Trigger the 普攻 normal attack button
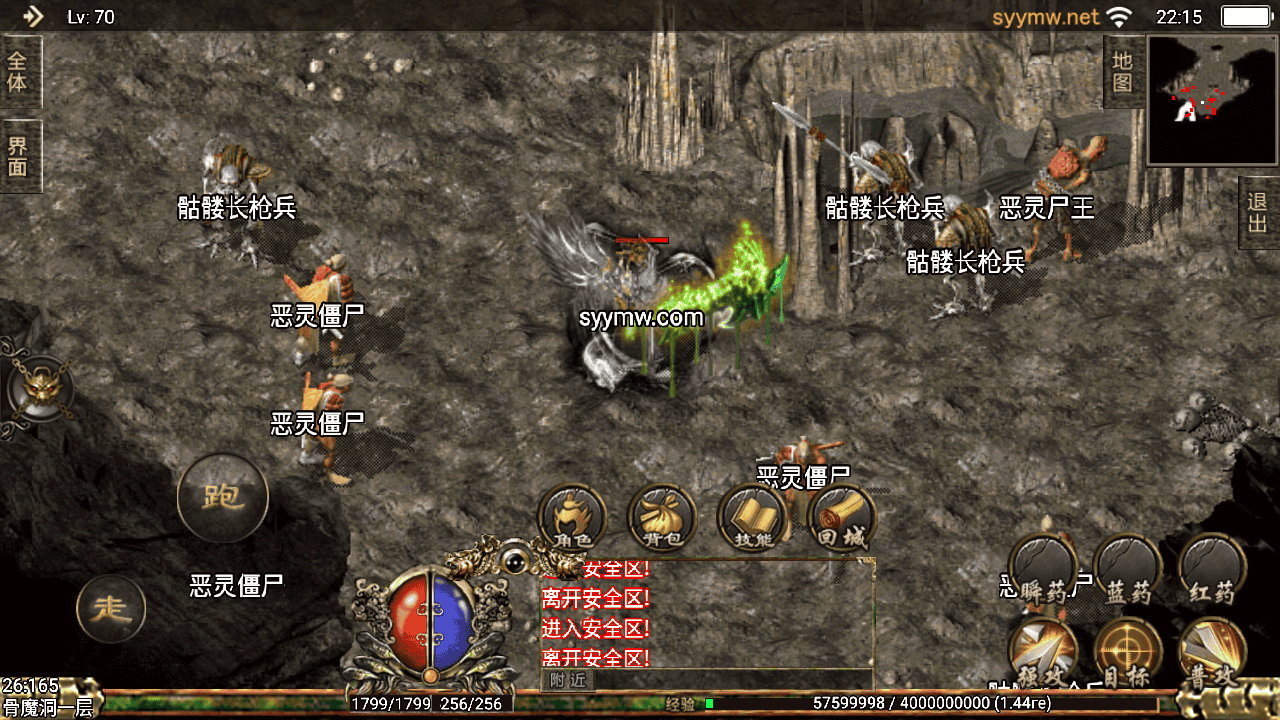 click(x=1211, y=651)
